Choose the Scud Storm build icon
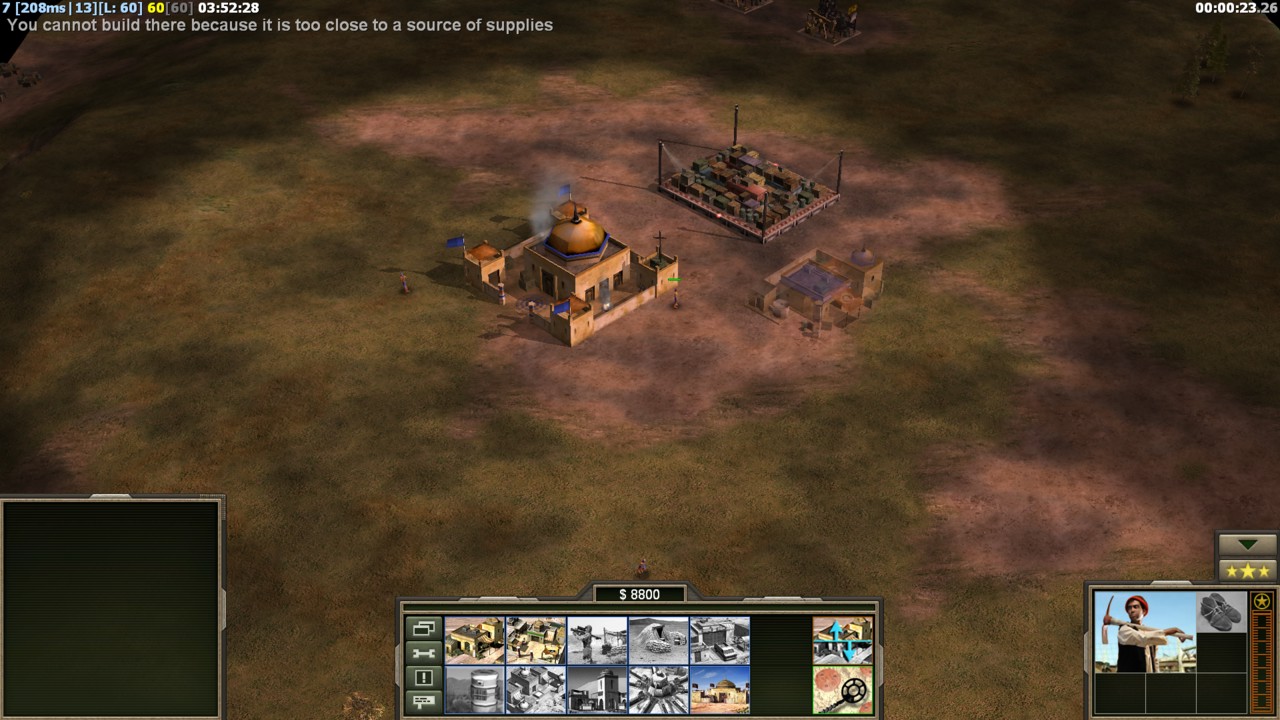 [658, 689]
